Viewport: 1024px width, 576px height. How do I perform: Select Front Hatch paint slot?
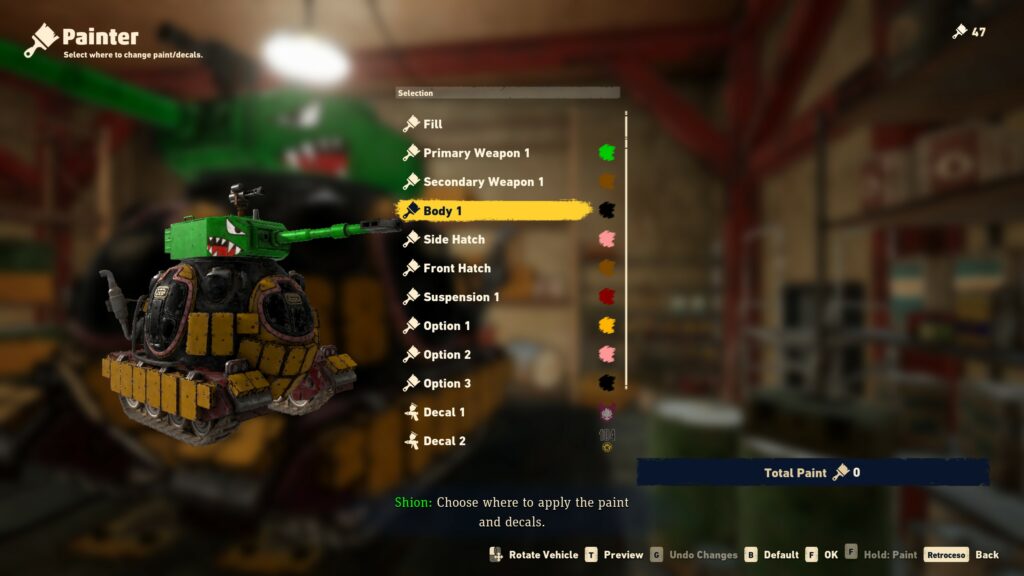tap(457, 268)
